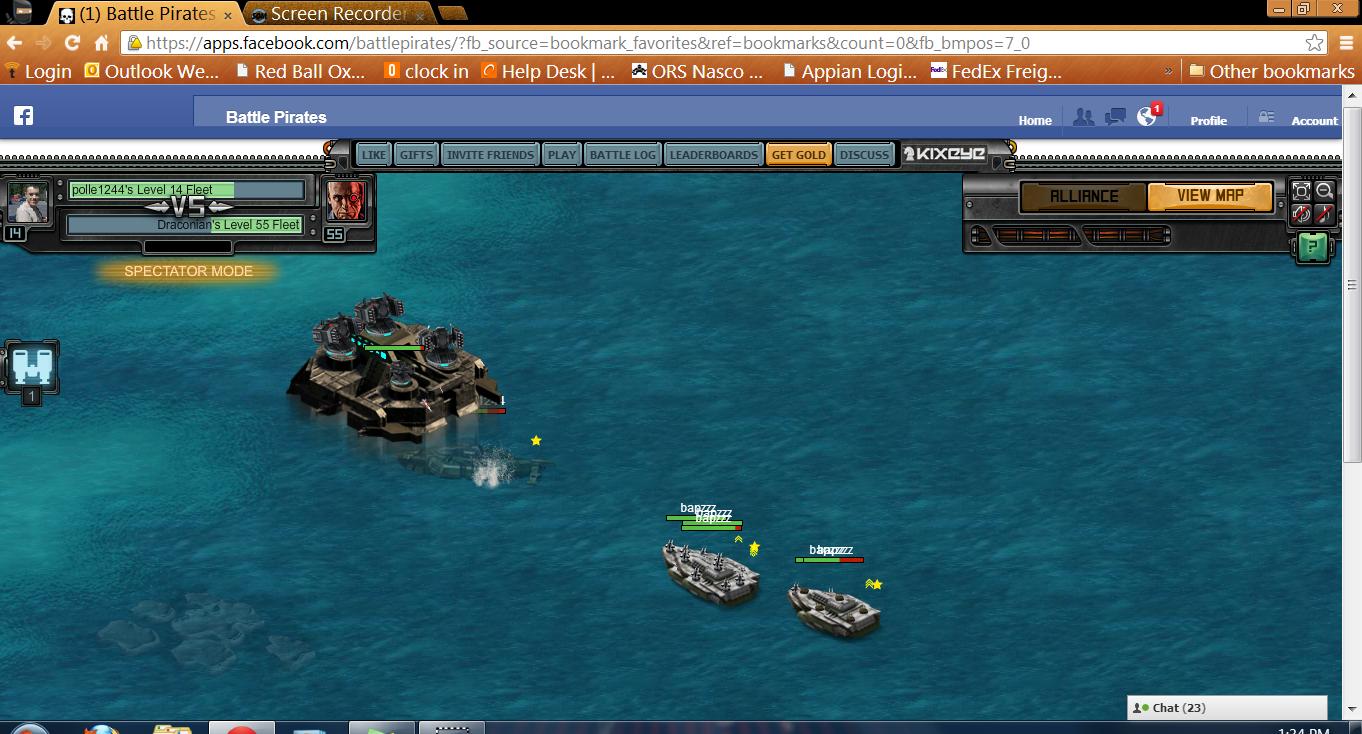Zoom out using the magnifier icon

[x=1324, y=191]
